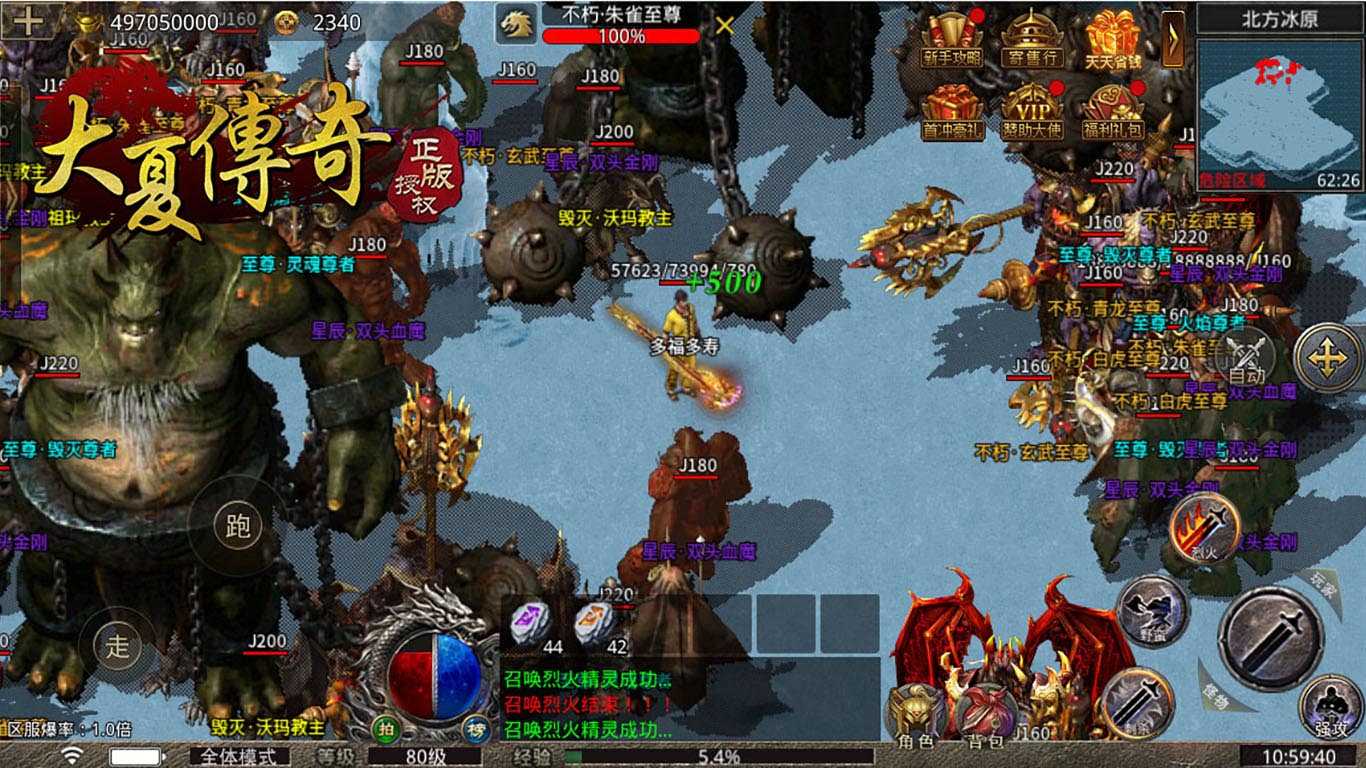
Task: Activate the 烈火 flaming sword skill
Action: [1204, 527]
